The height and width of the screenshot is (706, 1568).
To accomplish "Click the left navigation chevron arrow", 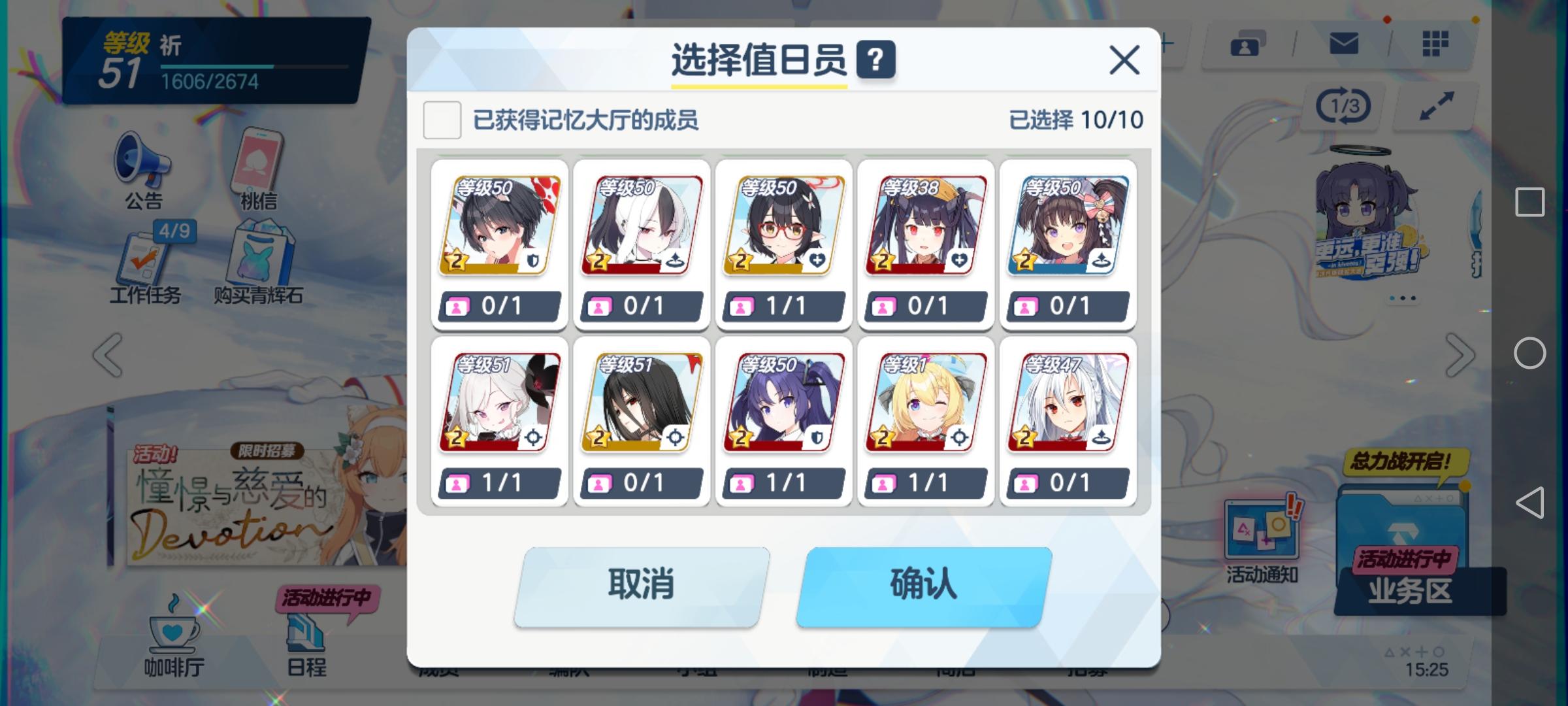I will tap(106, 353).
